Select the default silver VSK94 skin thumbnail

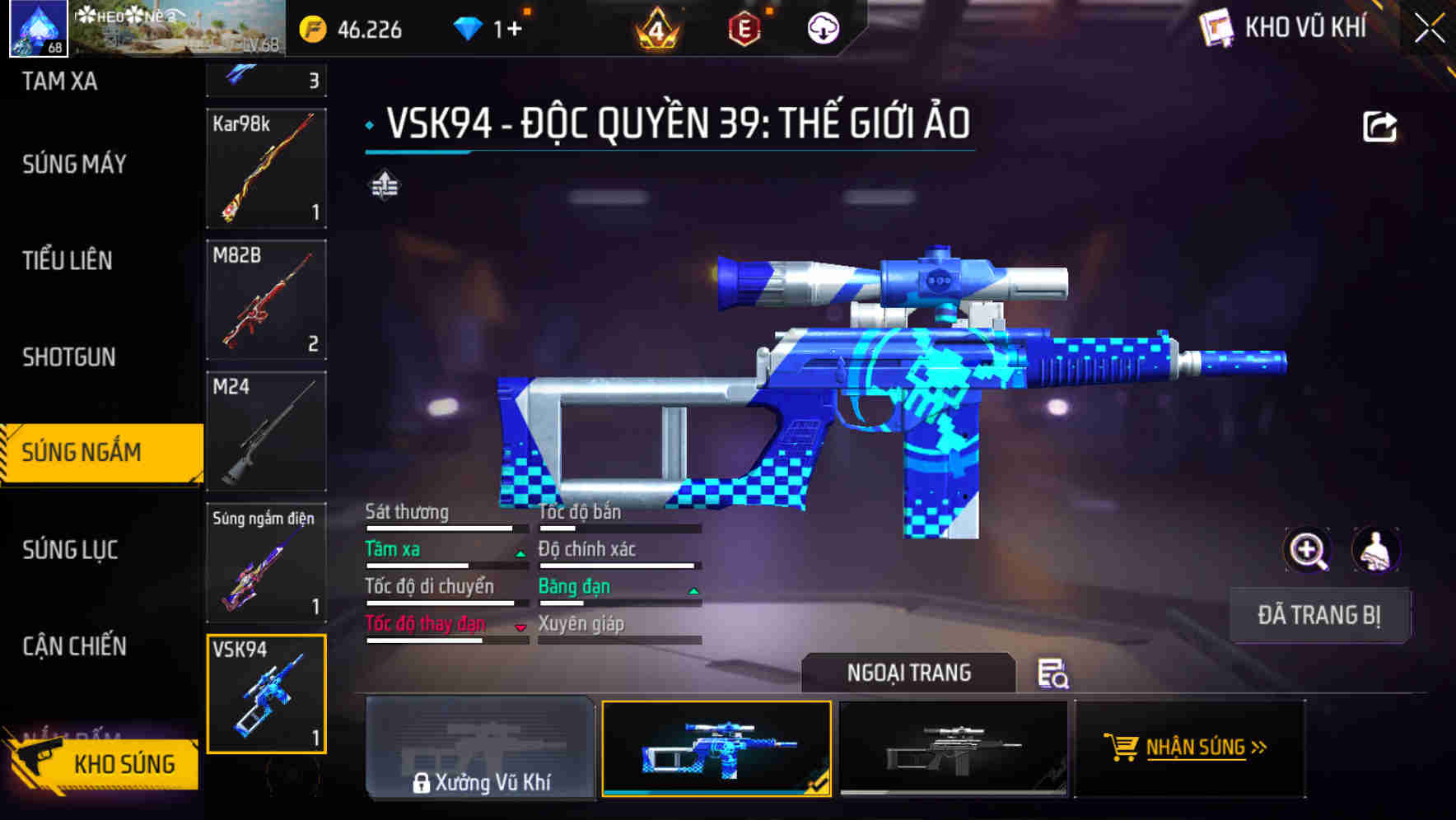(954, 749)
